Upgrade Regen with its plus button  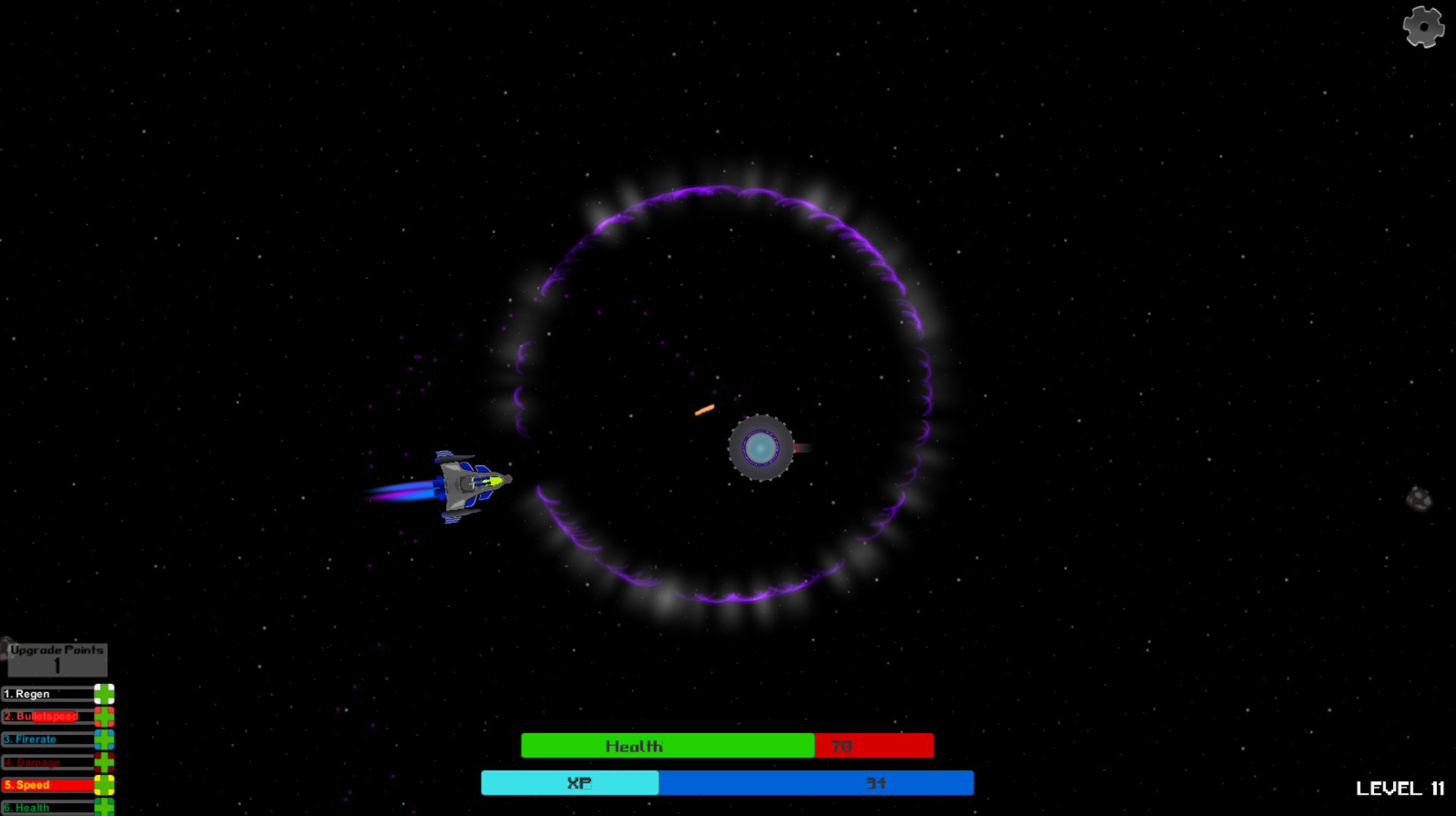(104, 694)
